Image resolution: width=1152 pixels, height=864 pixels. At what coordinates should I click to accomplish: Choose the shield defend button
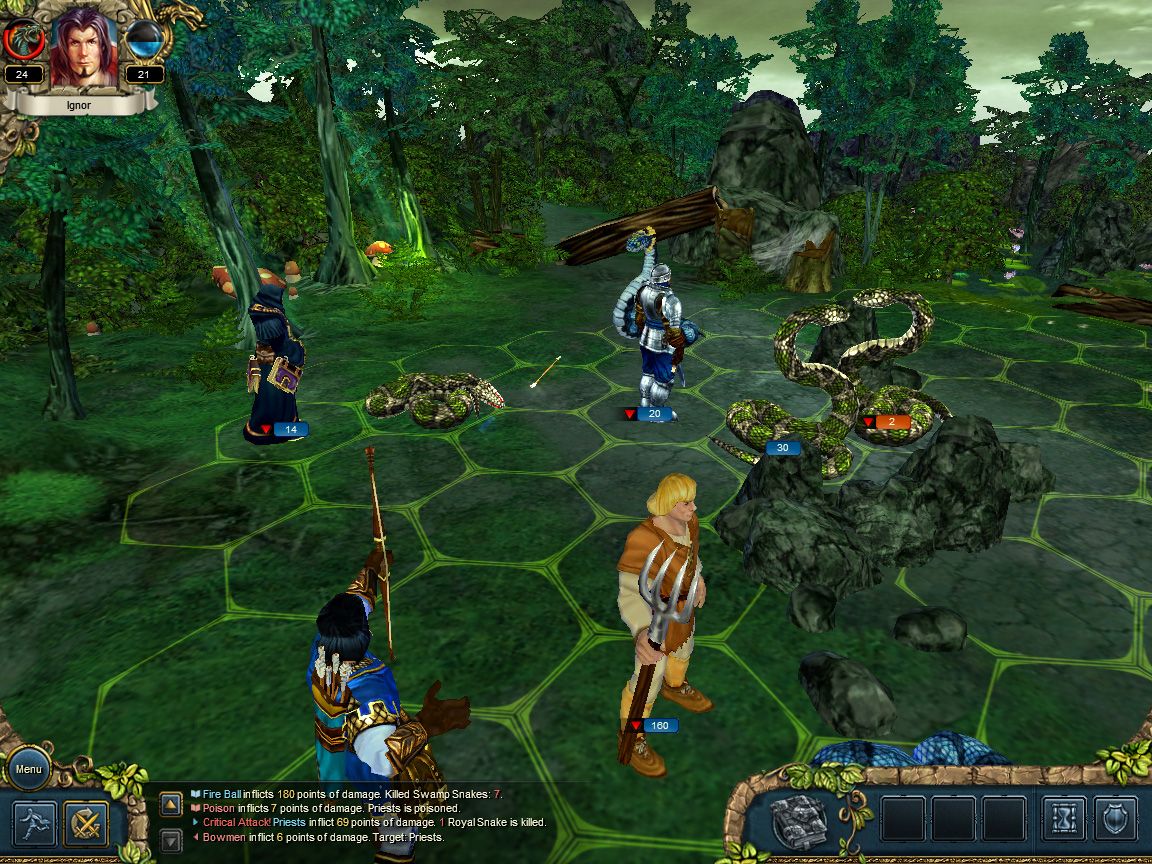(1115, 819)
